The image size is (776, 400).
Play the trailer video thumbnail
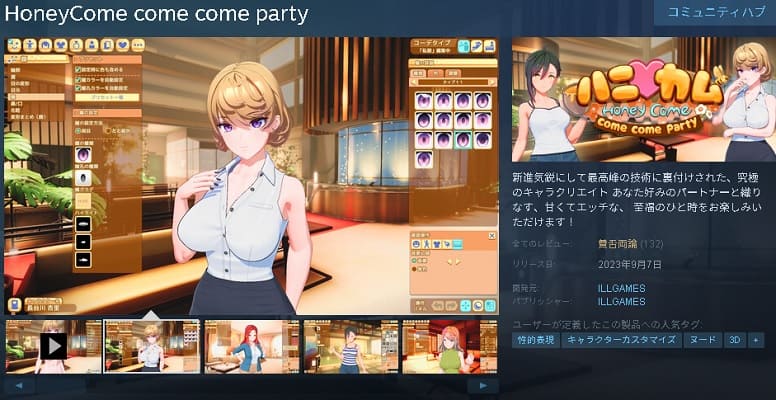point(53,346)
